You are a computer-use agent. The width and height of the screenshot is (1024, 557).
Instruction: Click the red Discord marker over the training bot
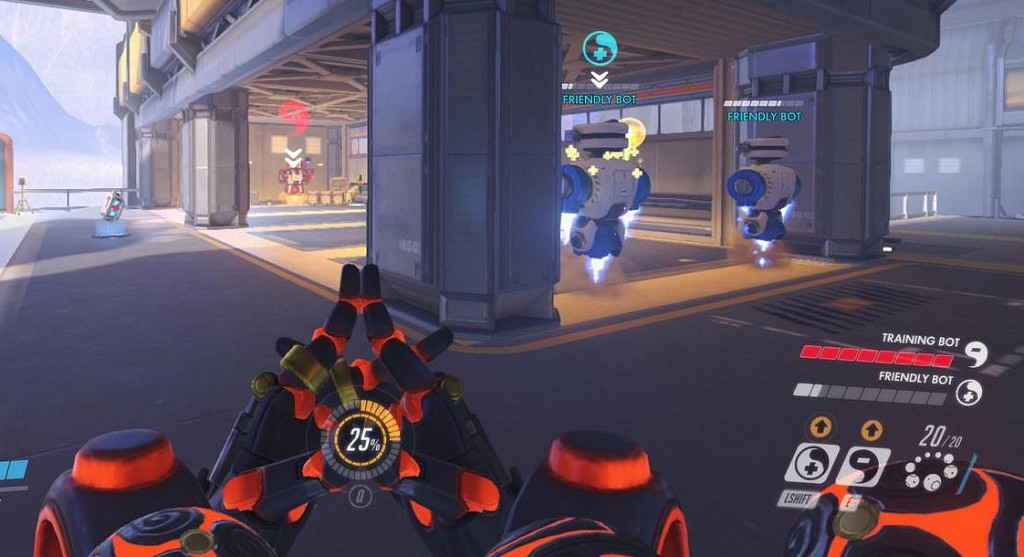click(x=292, y=117)
